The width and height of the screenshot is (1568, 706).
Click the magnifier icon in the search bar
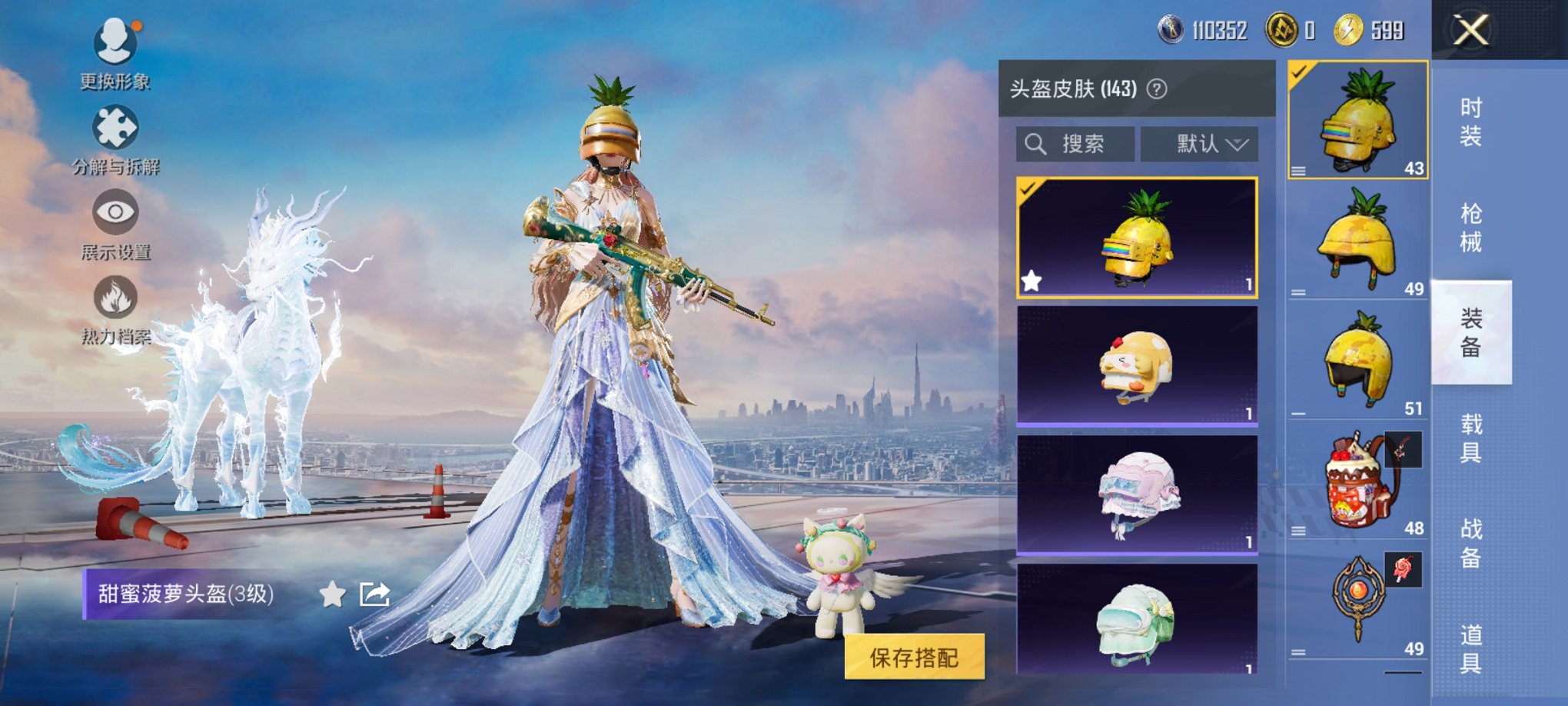coord(1035,144)
